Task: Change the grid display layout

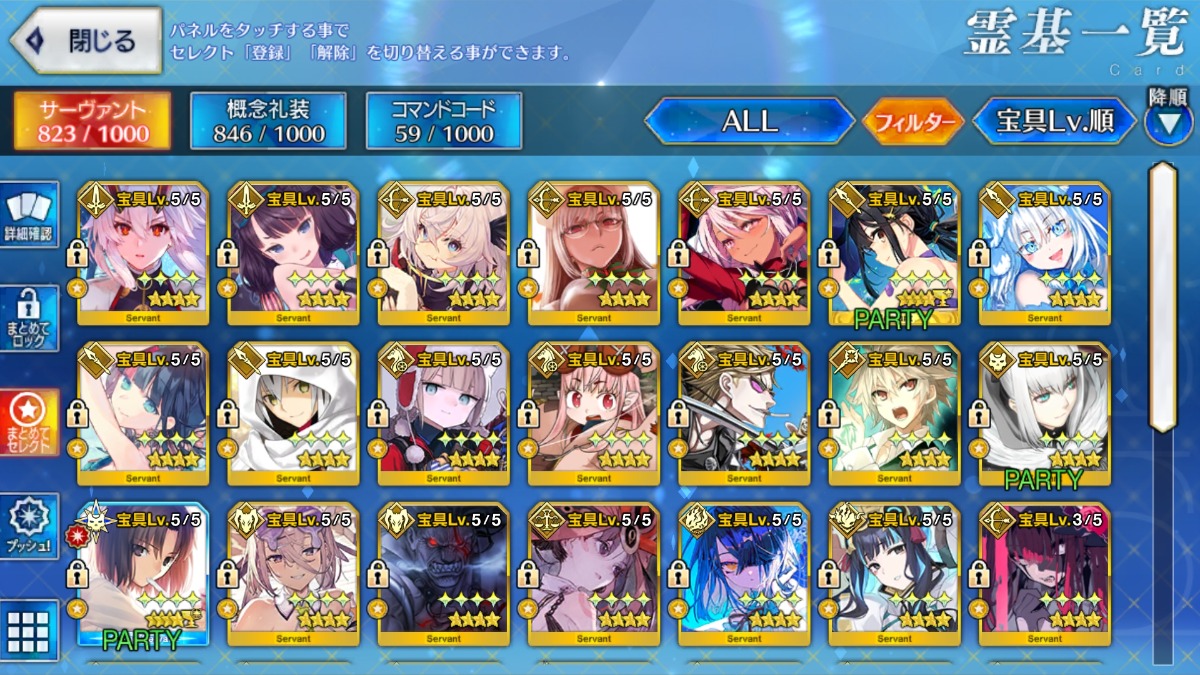Action: pyautogui.click(x=29, y=630)
